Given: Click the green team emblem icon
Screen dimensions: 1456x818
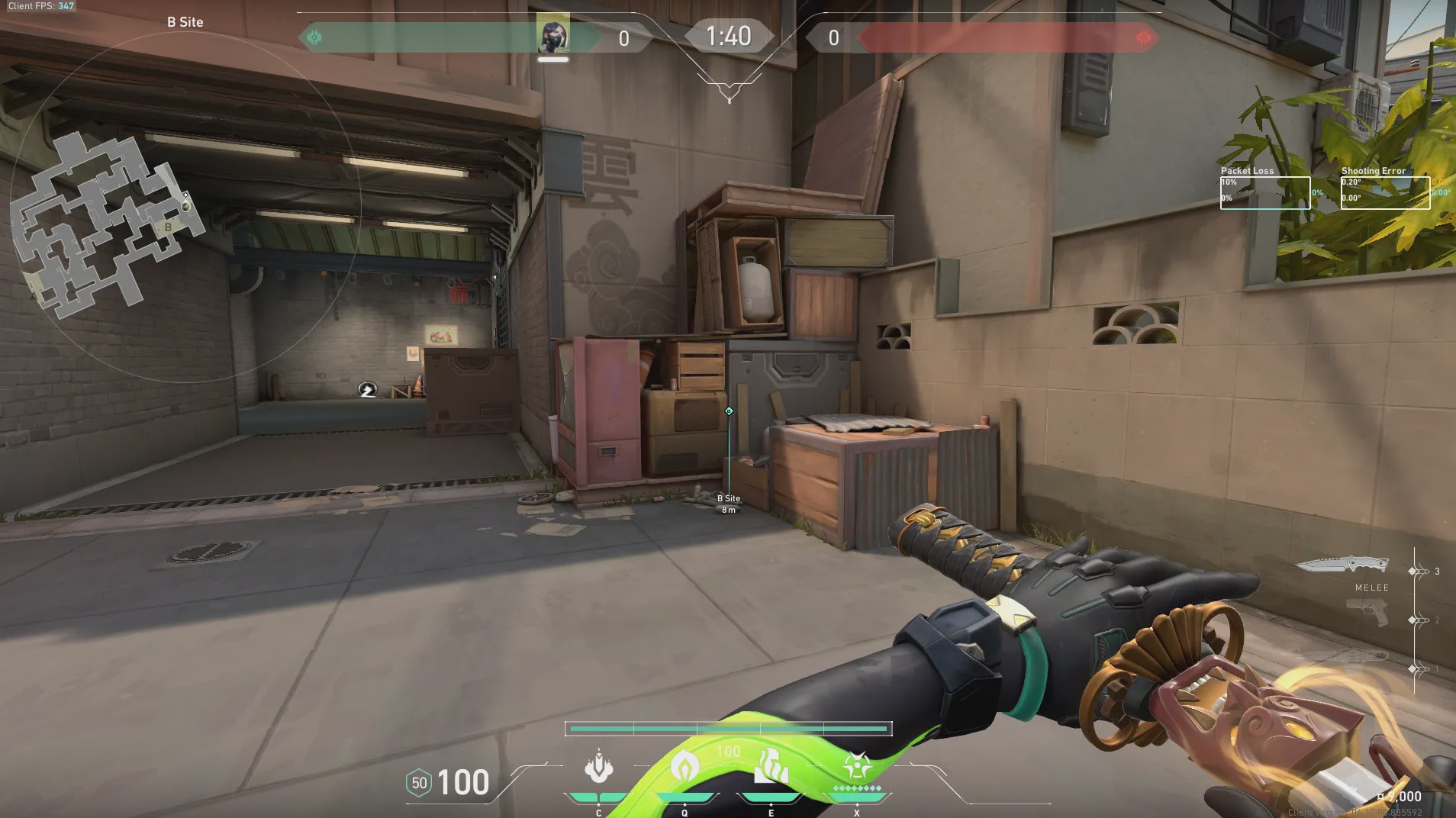Looking at the screenshot, I should coord(314,37).
